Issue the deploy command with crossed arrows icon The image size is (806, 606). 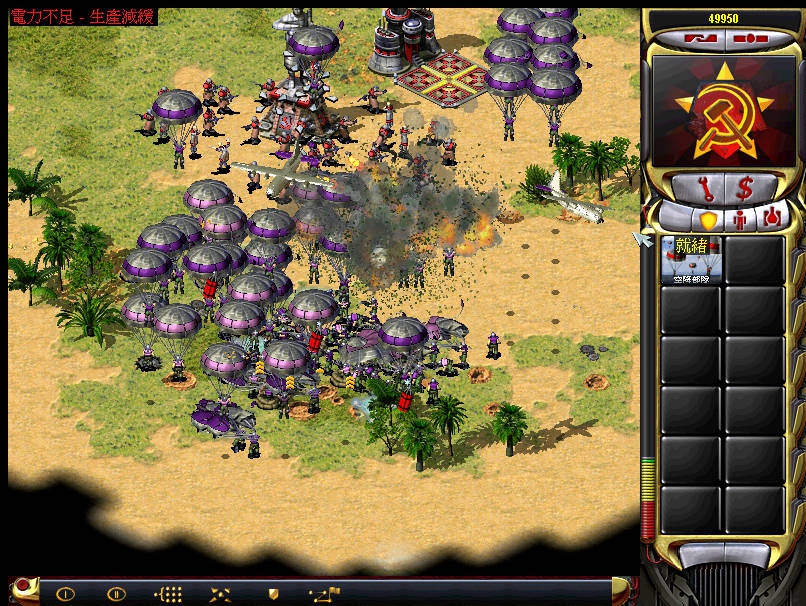pyautogui.click(x=220, y=593)
